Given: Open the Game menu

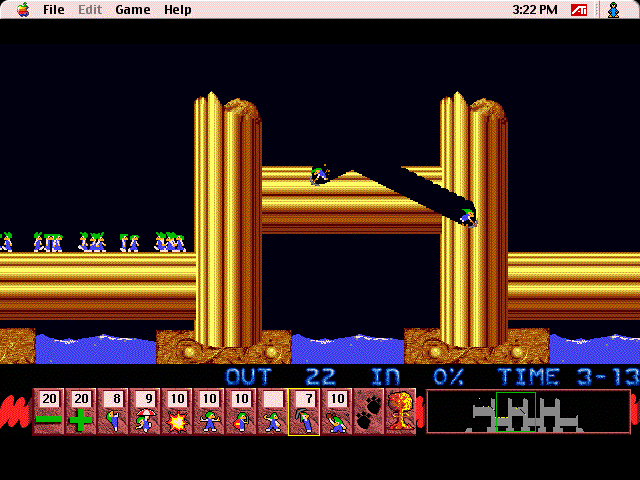Looking at the screenshot, I should click(132, 10).
